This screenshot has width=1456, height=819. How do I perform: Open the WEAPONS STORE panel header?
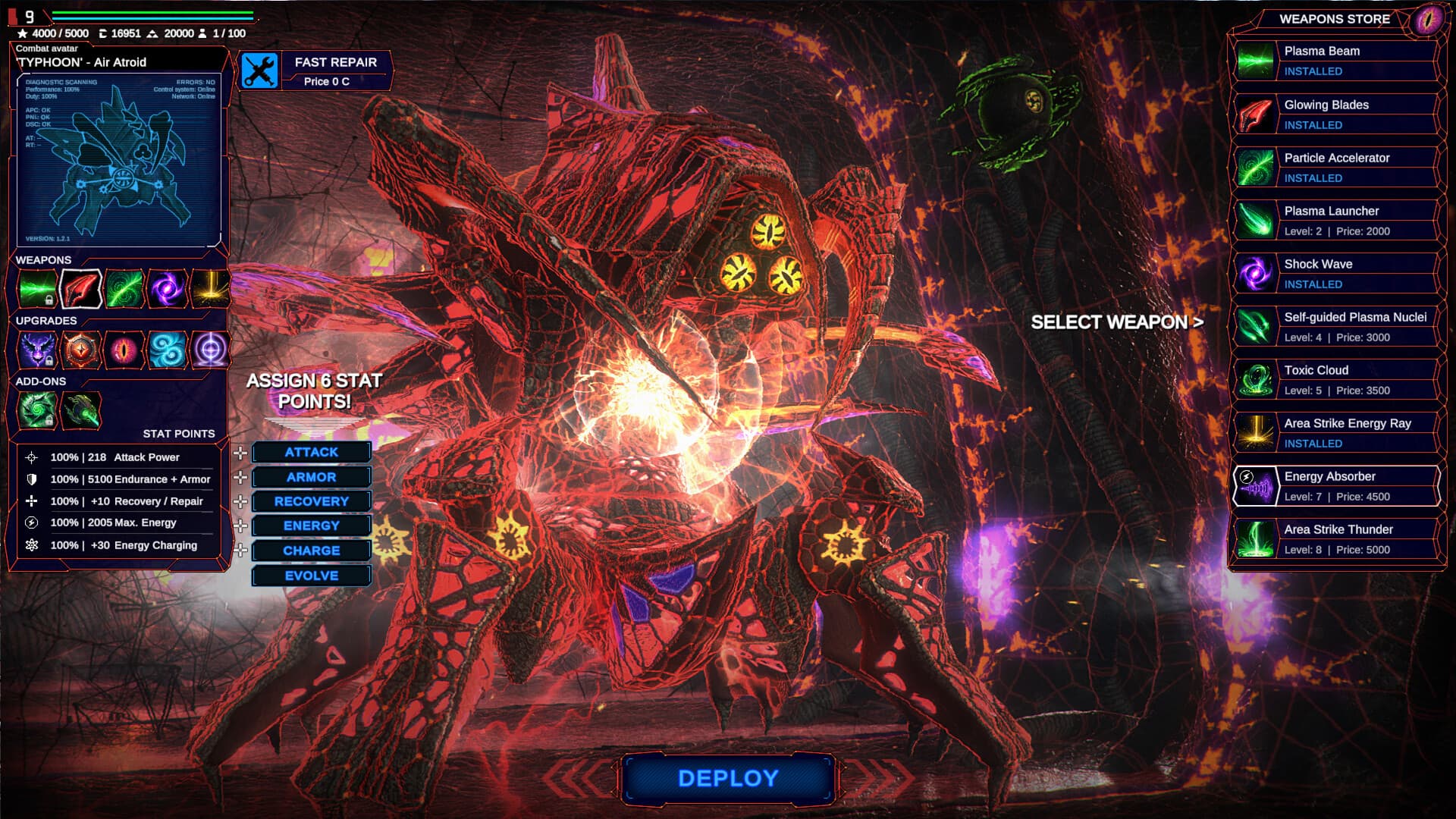(x=1333, y=20)
